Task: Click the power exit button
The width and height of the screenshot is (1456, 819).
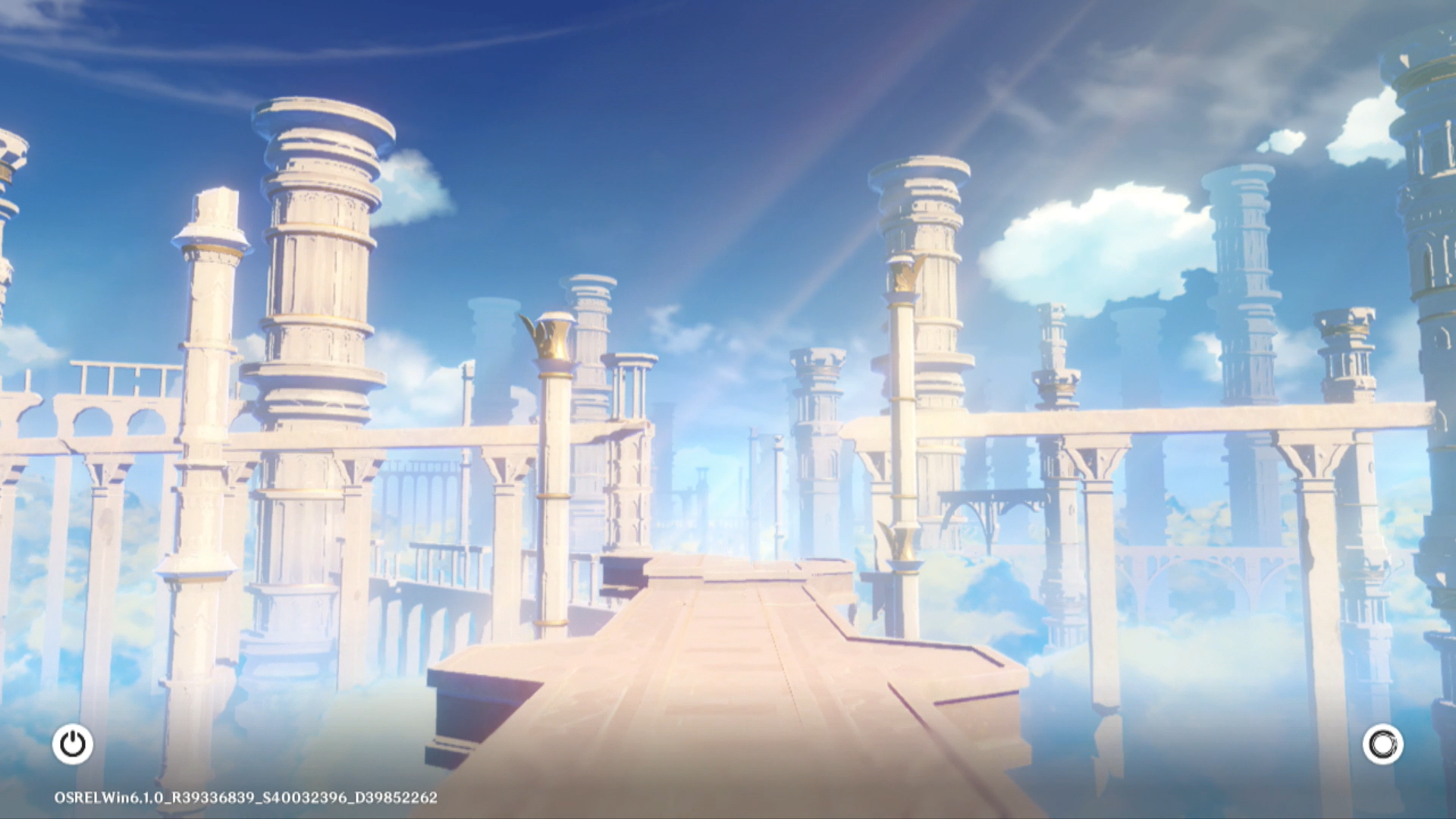Action: click(x=73, y=744)
